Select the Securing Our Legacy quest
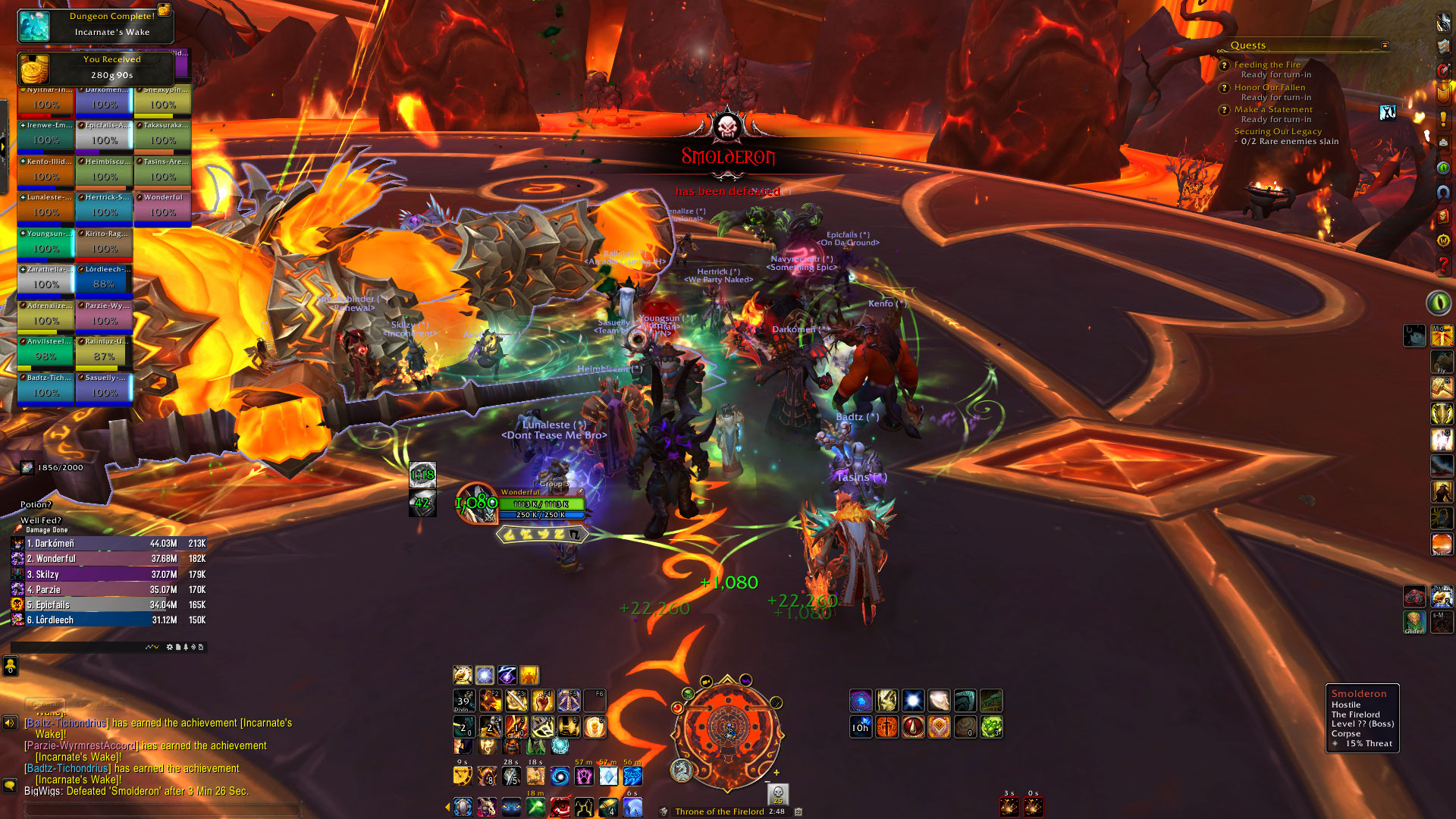Image resolution: width=1456 pixels, height=819 pixels. 1277,131
